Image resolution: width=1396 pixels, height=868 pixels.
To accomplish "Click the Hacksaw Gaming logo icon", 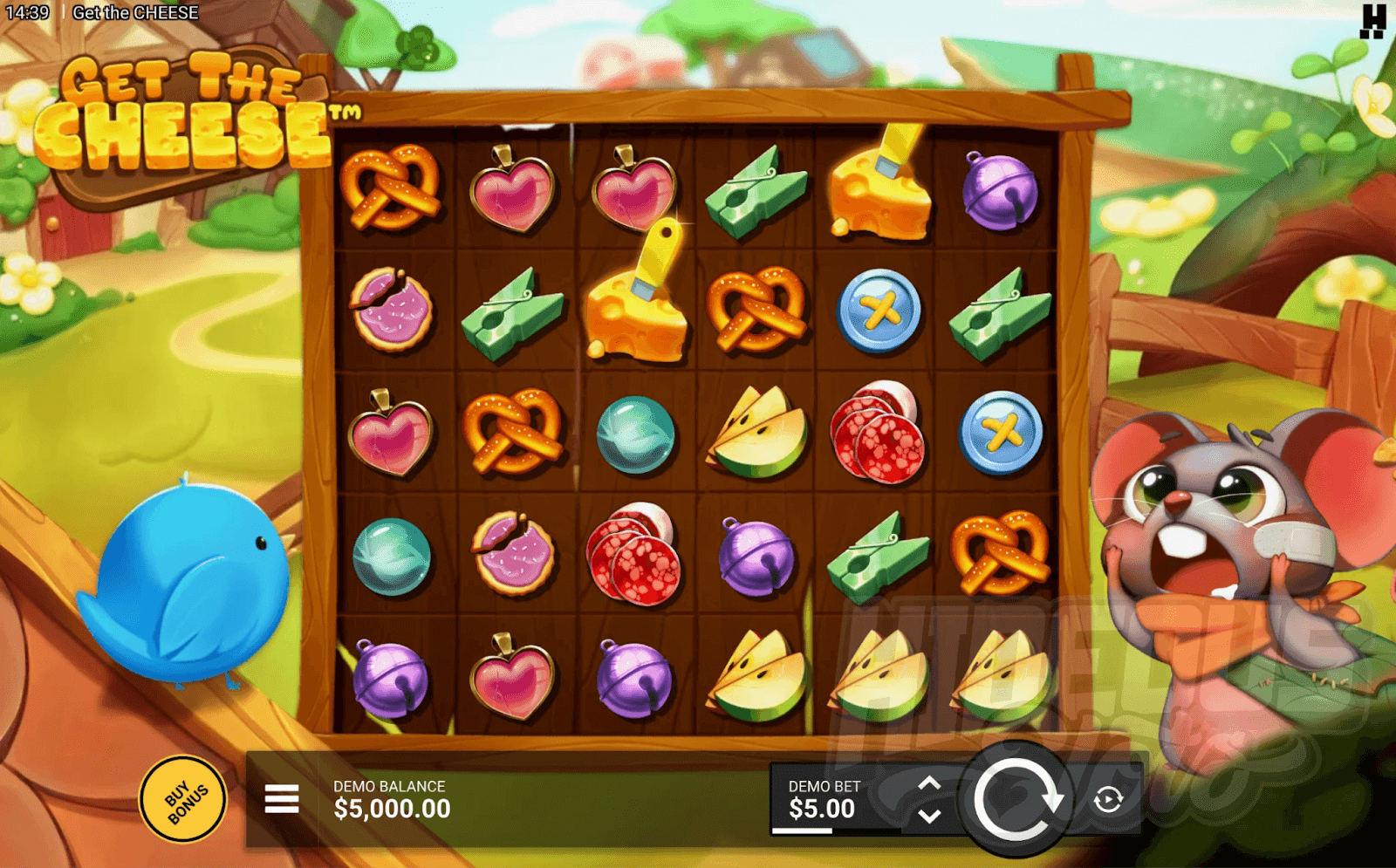I will tap(1372, 21).
